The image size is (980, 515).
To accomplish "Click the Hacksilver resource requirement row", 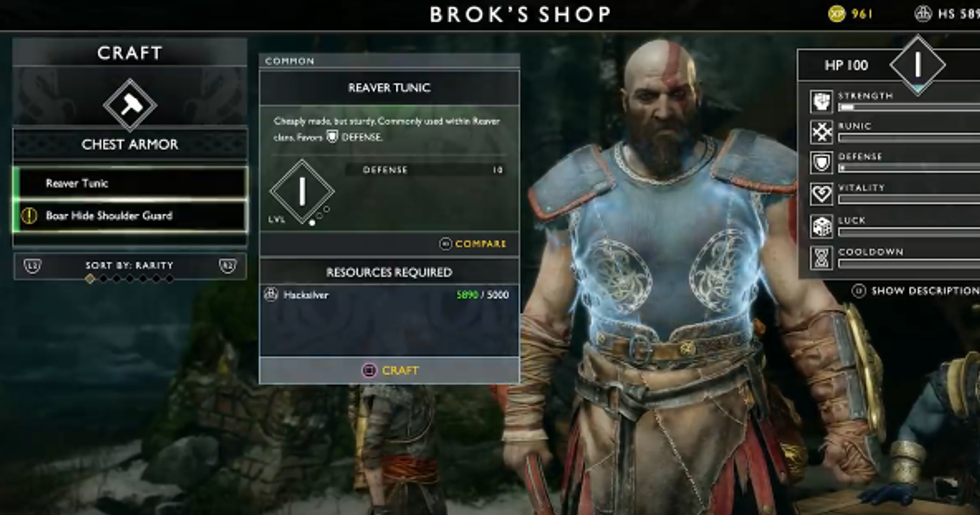I will (389, 295).
